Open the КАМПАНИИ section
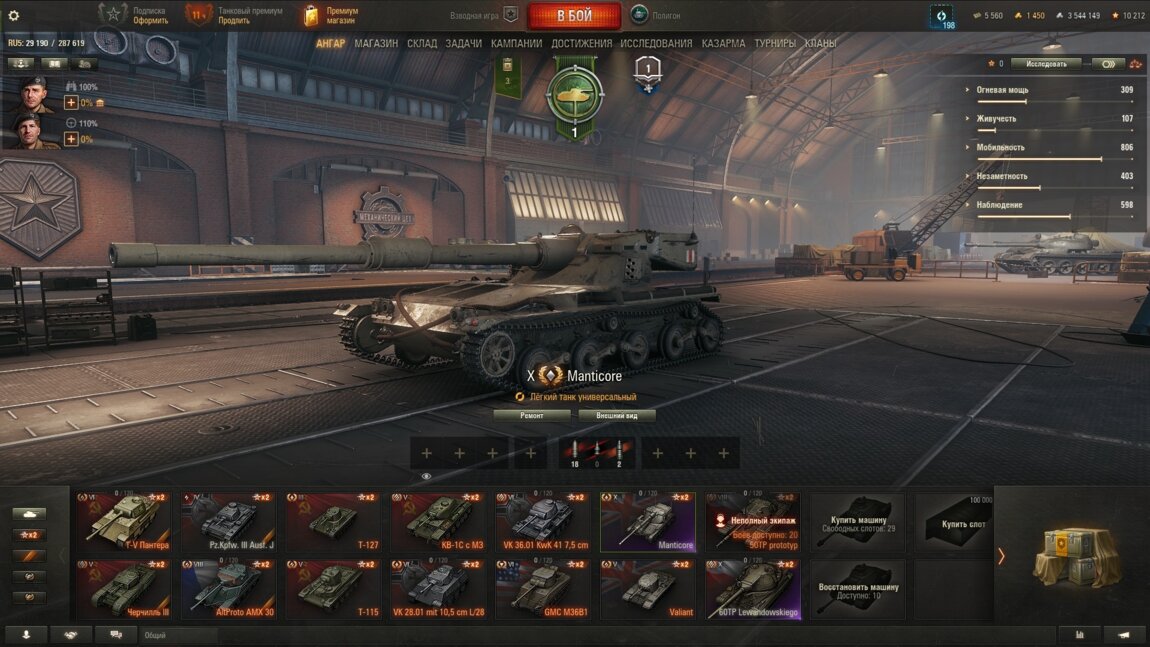 [x=517, y=44]
